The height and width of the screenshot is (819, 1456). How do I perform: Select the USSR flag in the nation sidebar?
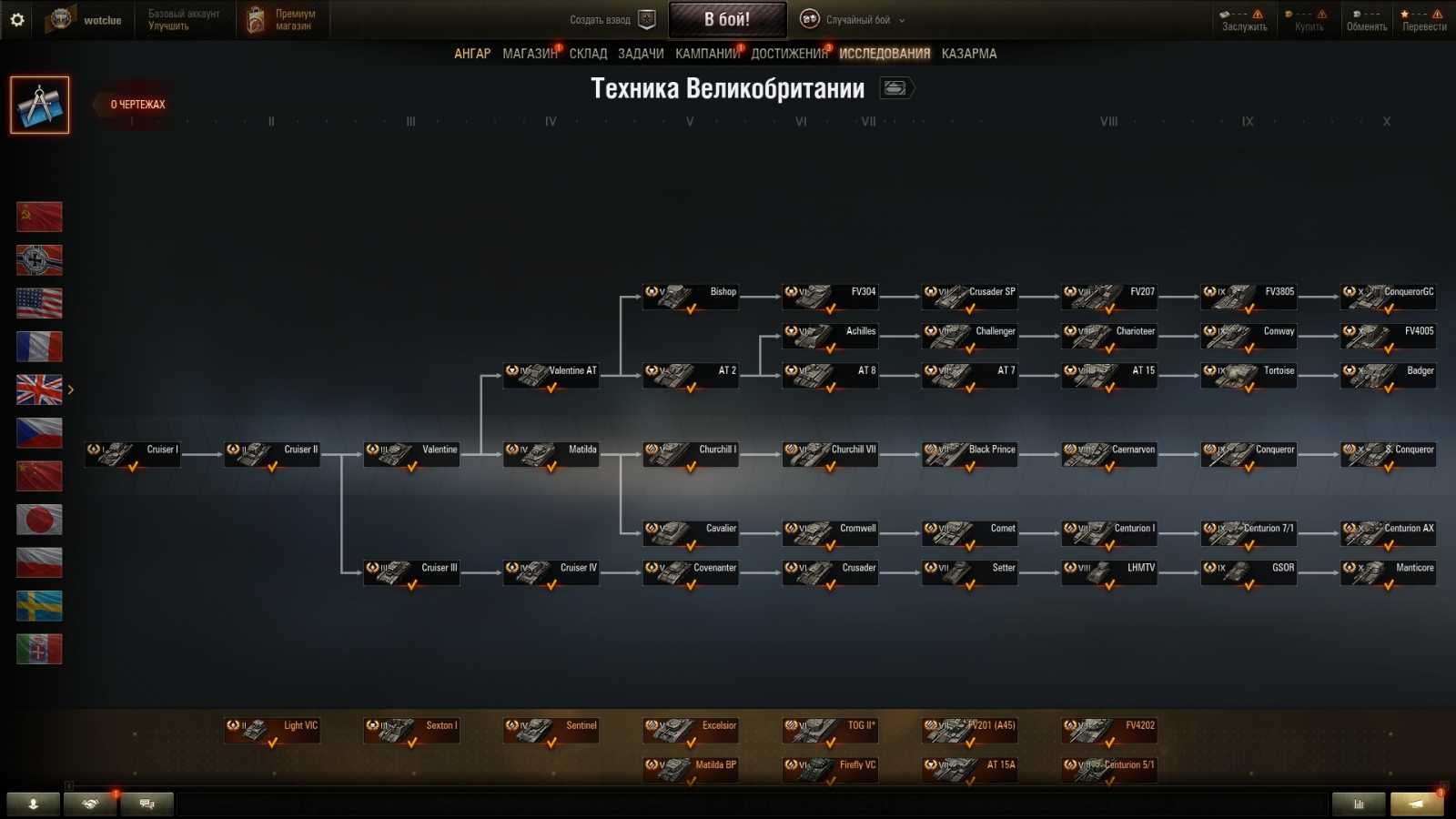pyautogui.click(x=39, y=216)
